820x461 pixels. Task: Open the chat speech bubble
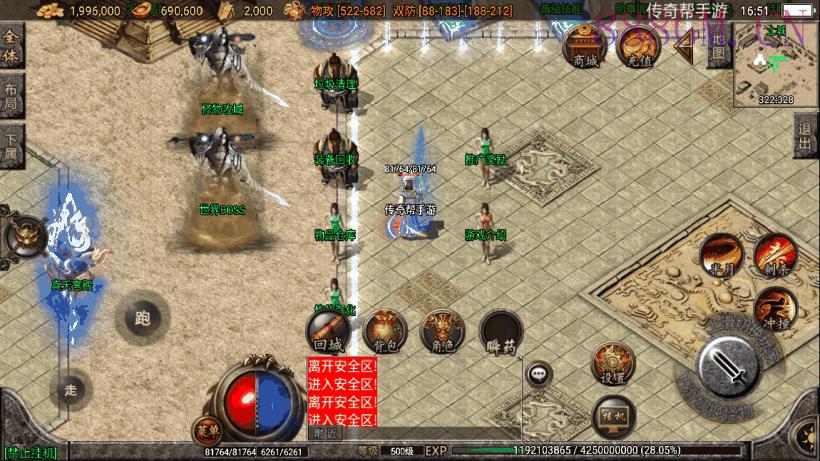pyautogui.click(x=540, y=374)
